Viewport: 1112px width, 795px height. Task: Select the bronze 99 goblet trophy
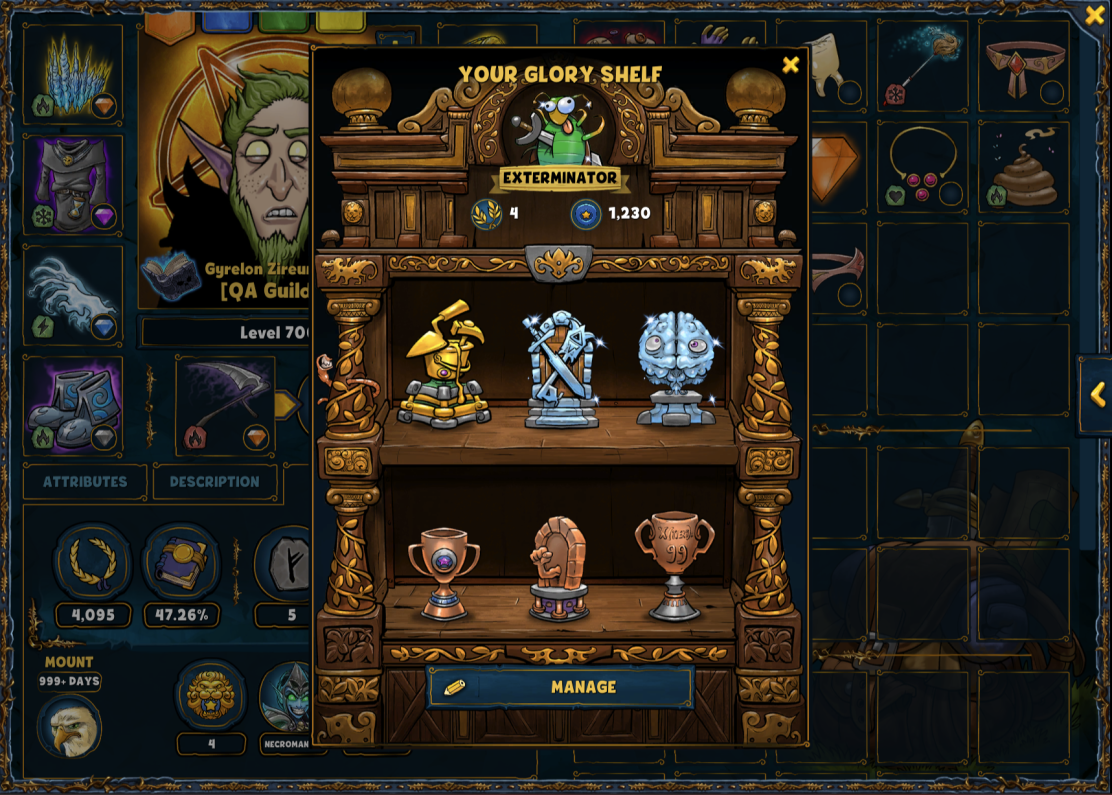(x=675, y=565)
